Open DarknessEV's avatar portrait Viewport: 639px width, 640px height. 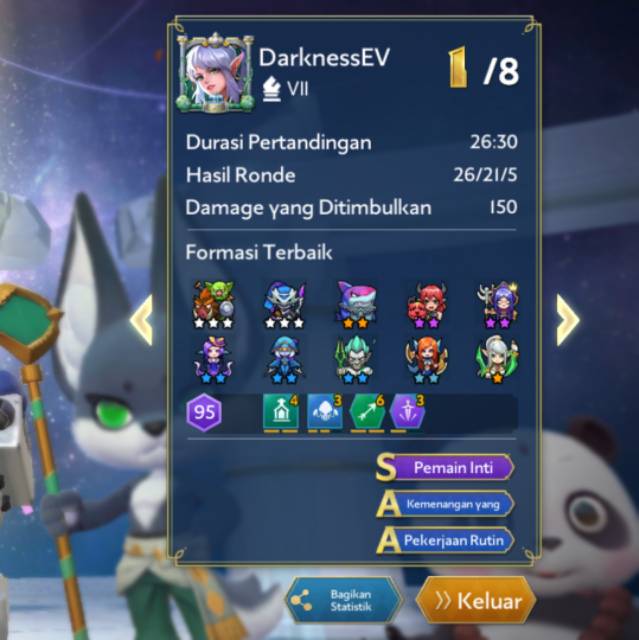pos(213,73)
